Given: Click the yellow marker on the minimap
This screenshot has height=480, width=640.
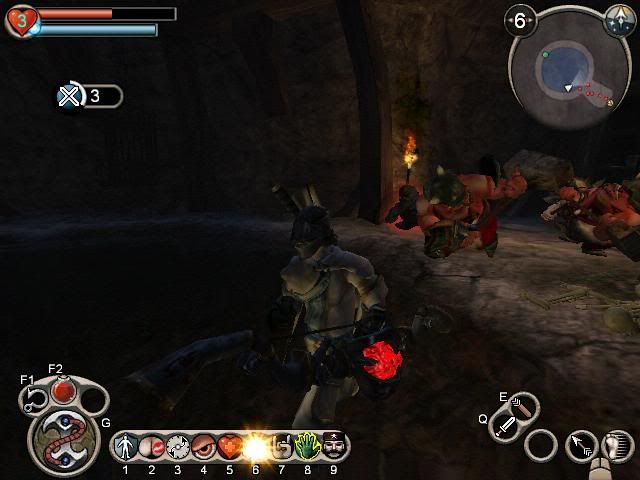Looking at the screenshot, I should pyautogui.click(x=610, y=102).
